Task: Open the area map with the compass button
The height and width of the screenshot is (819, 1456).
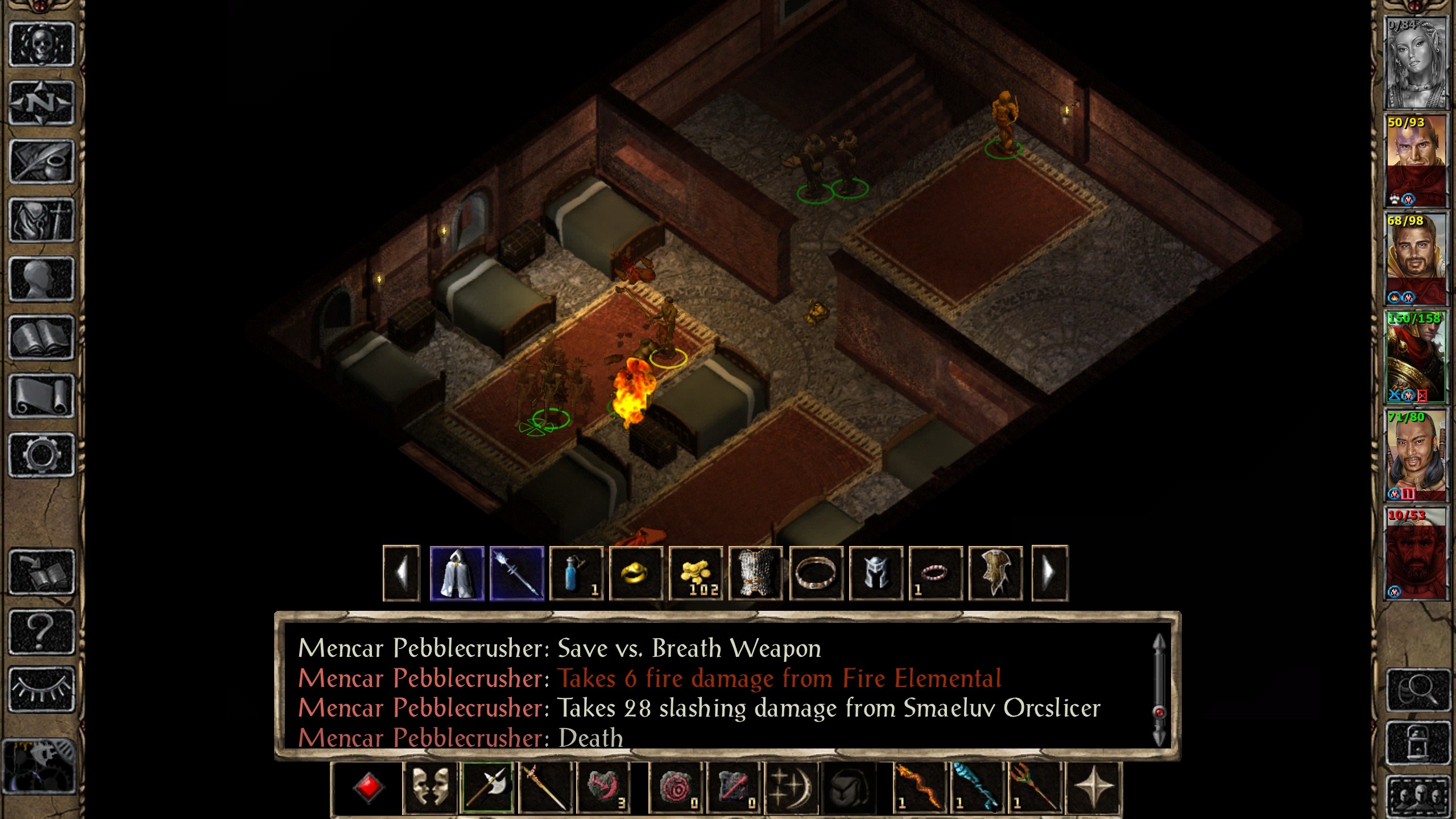Action: tap(42, 103)
